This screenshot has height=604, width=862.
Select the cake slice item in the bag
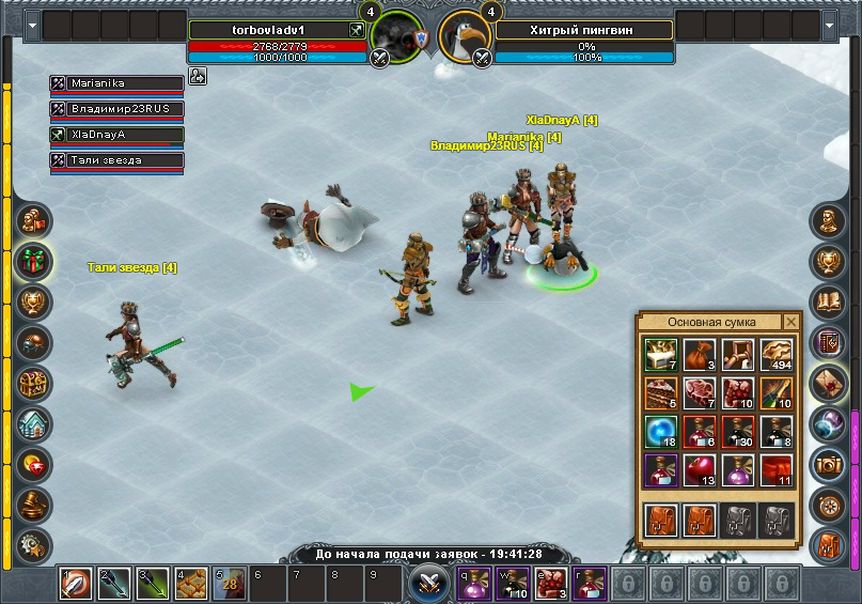click(x=660, y=392)
